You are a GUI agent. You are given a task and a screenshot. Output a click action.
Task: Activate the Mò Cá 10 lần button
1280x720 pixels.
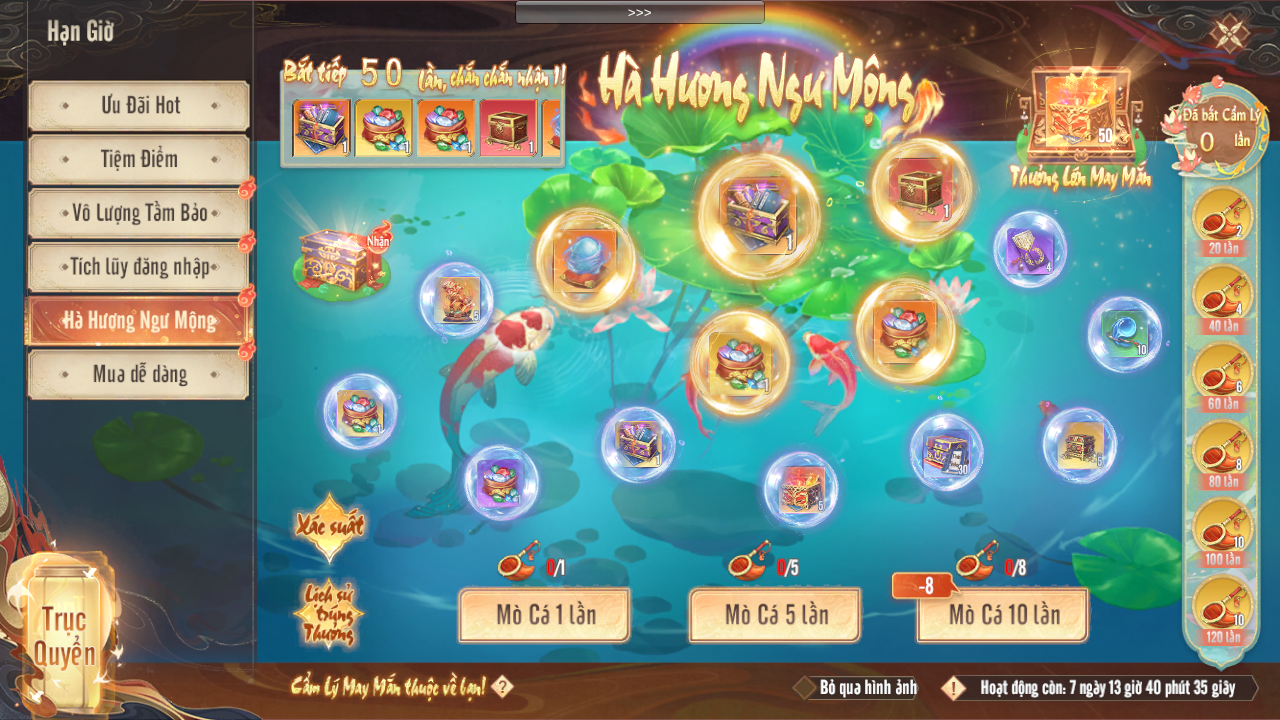[x=1003, y=614]
